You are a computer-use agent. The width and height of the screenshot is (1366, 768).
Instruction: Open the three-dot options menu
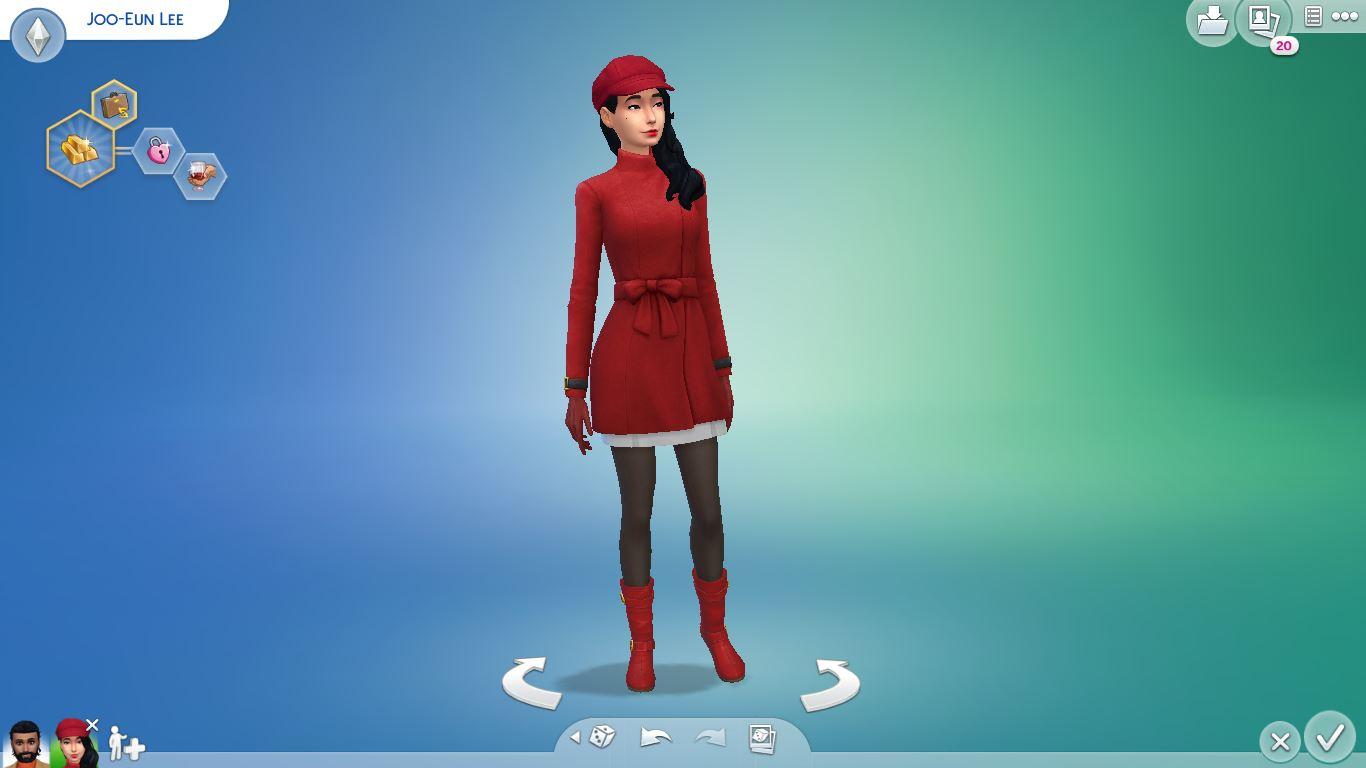[1345, 17]
